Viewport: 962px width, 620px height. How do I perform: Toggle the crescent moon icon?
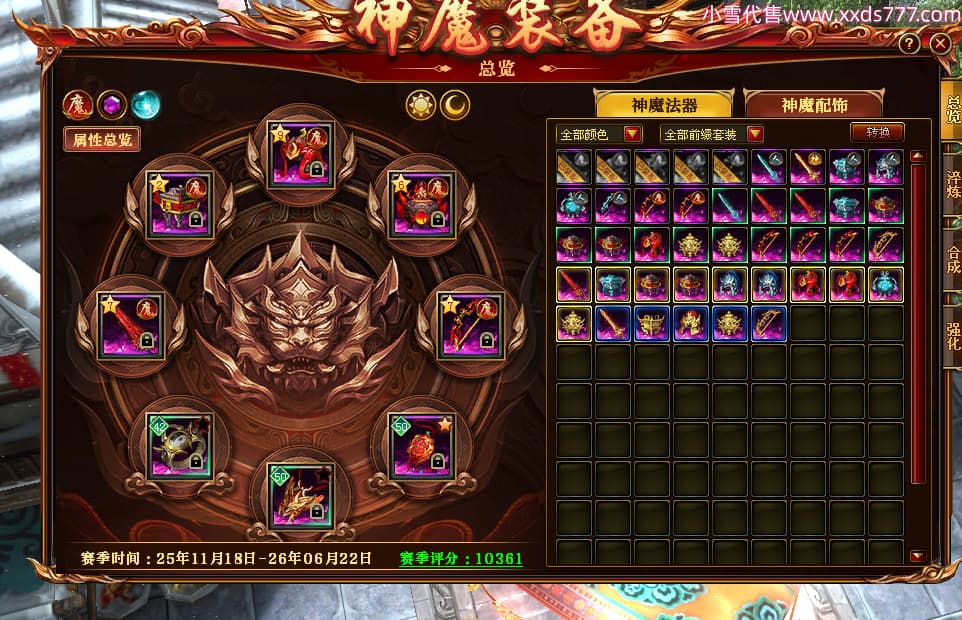(456, 104)
